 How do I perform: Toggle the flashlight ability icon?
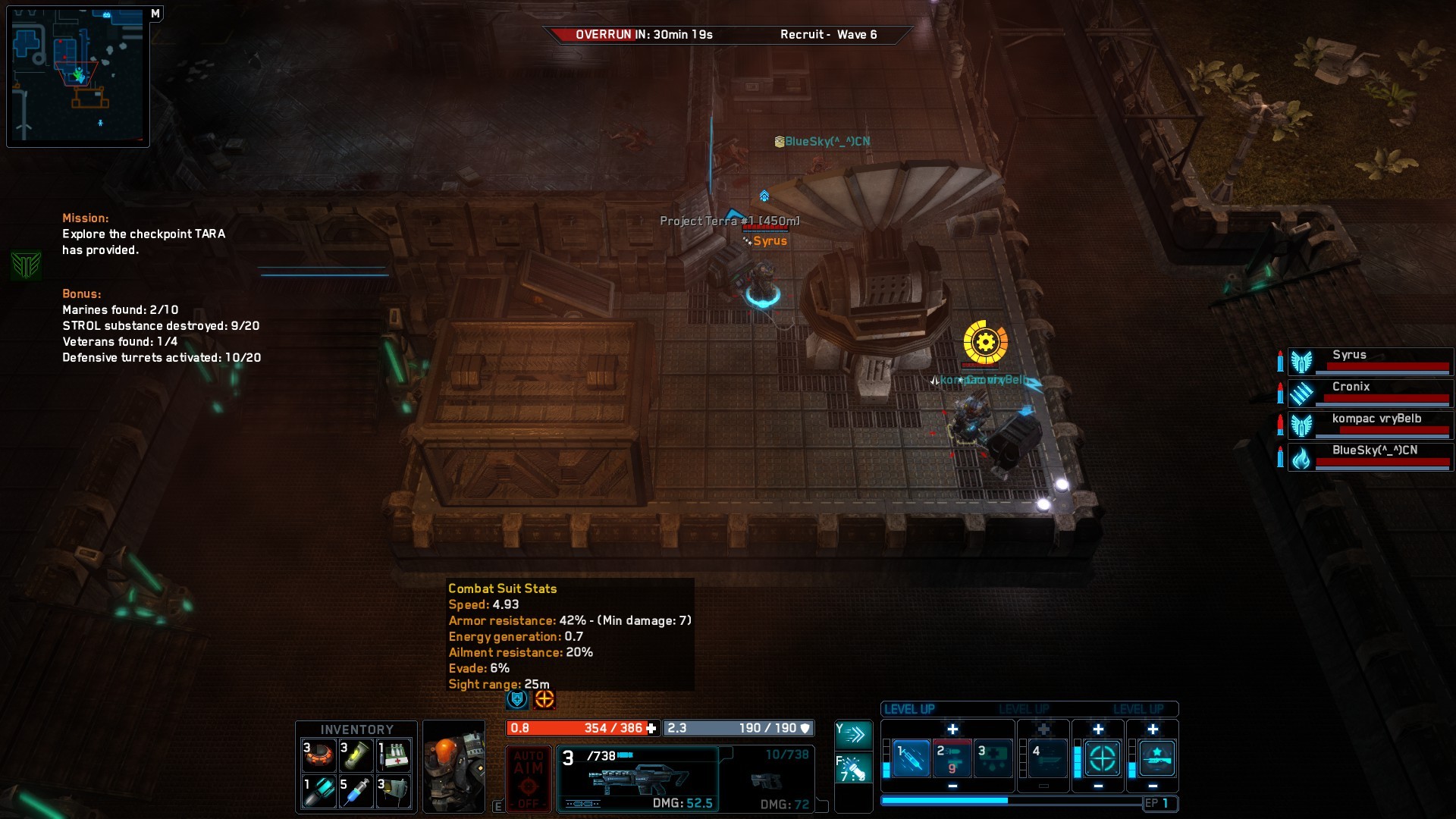(854, 769)
